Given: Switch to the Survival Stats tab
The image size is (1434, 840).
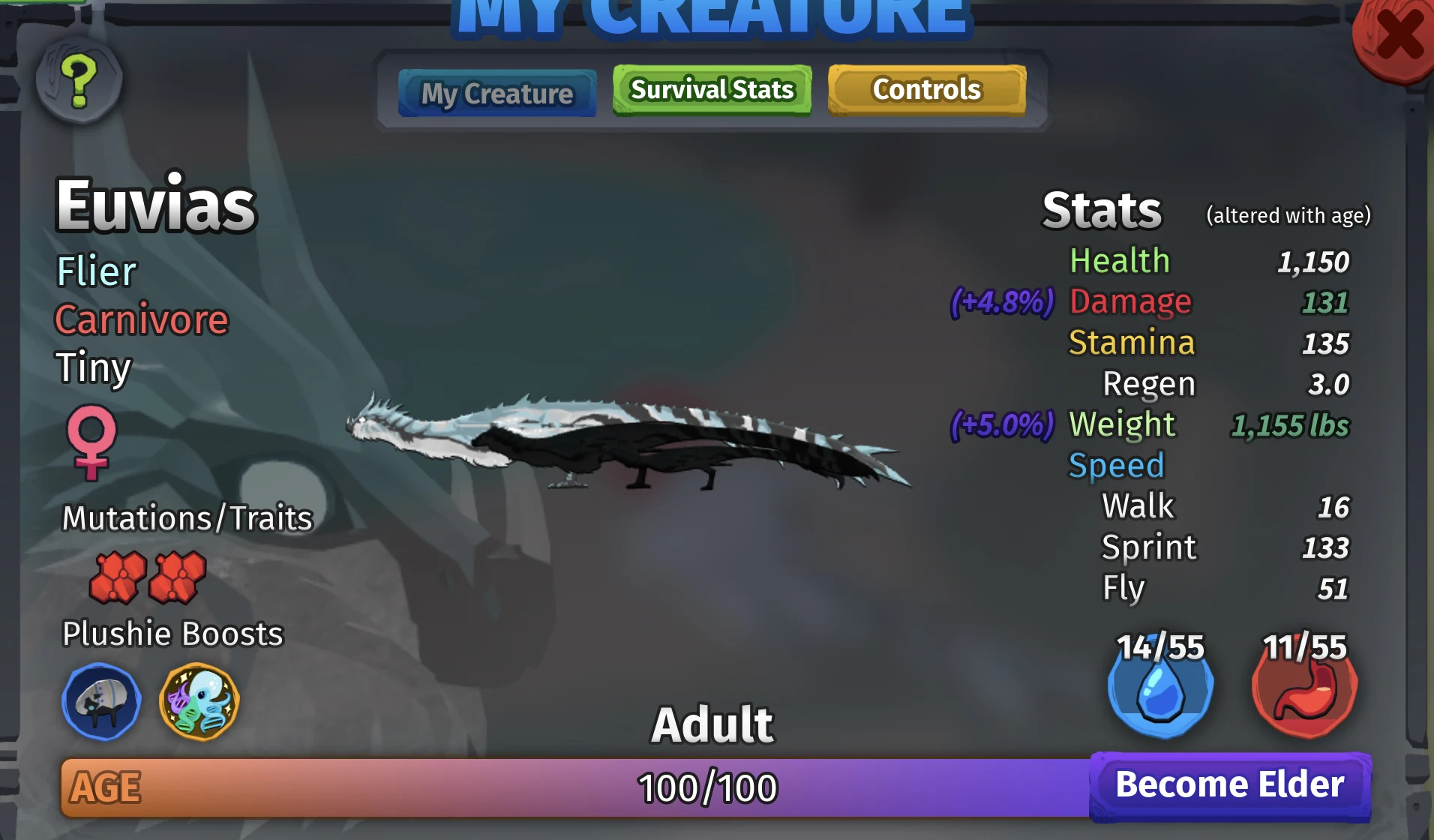Looking at the screenshot, I should point(711,89).
